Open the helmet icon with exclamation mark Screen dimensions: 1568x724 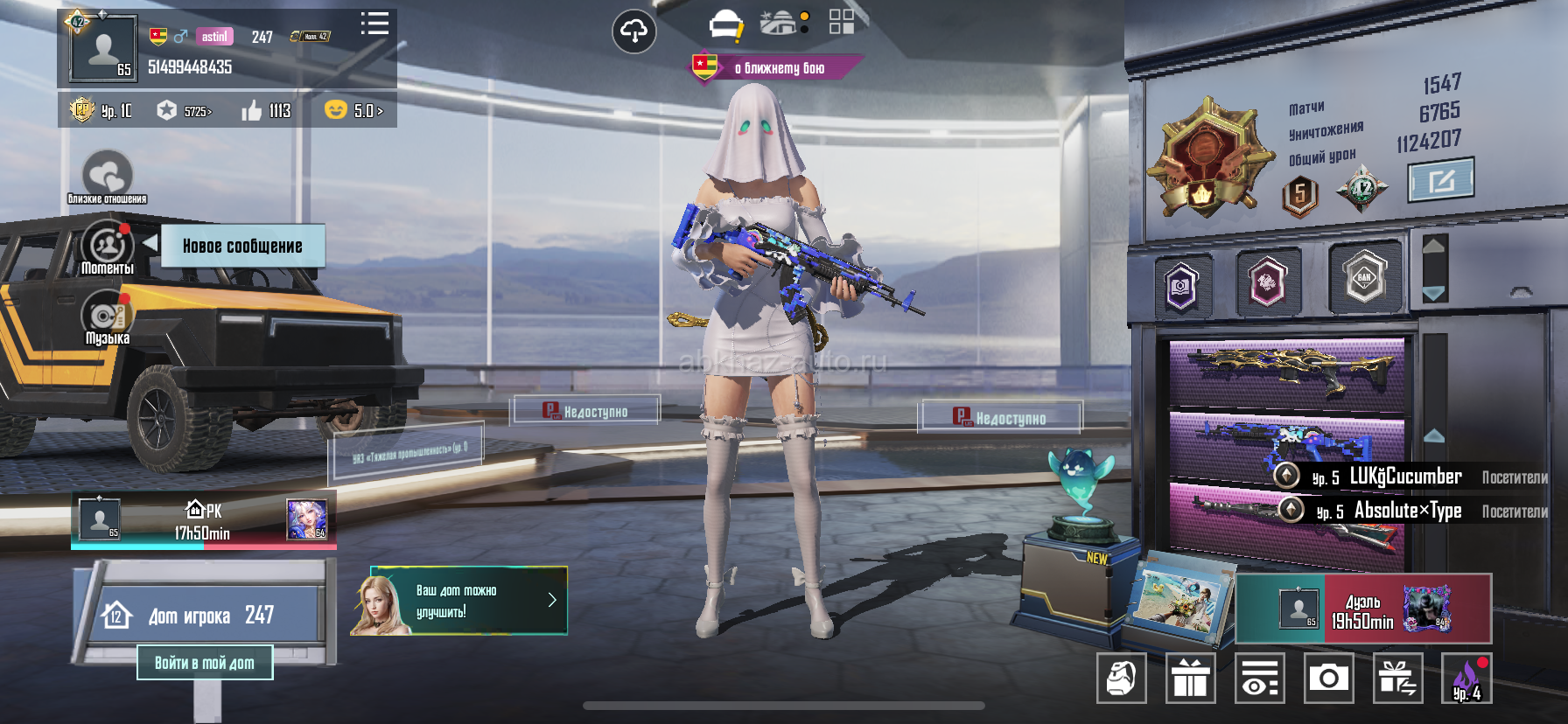coord(725,25)
